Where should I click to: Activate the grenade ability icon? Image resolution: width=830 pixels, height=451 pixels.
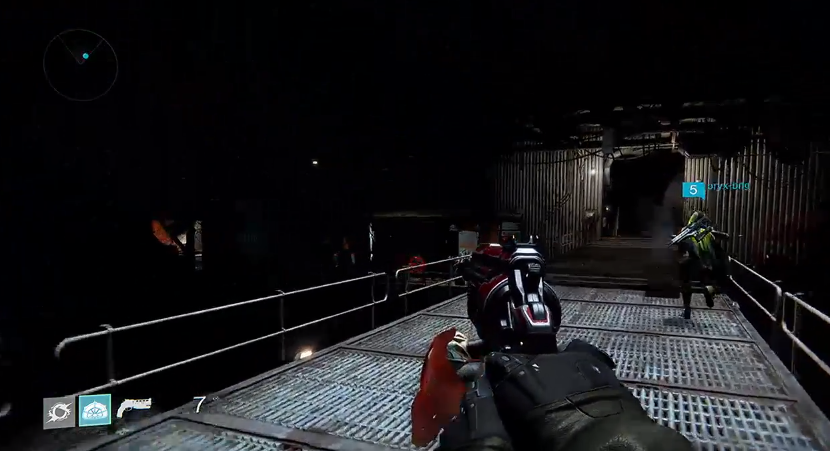[x=58, y=410]
